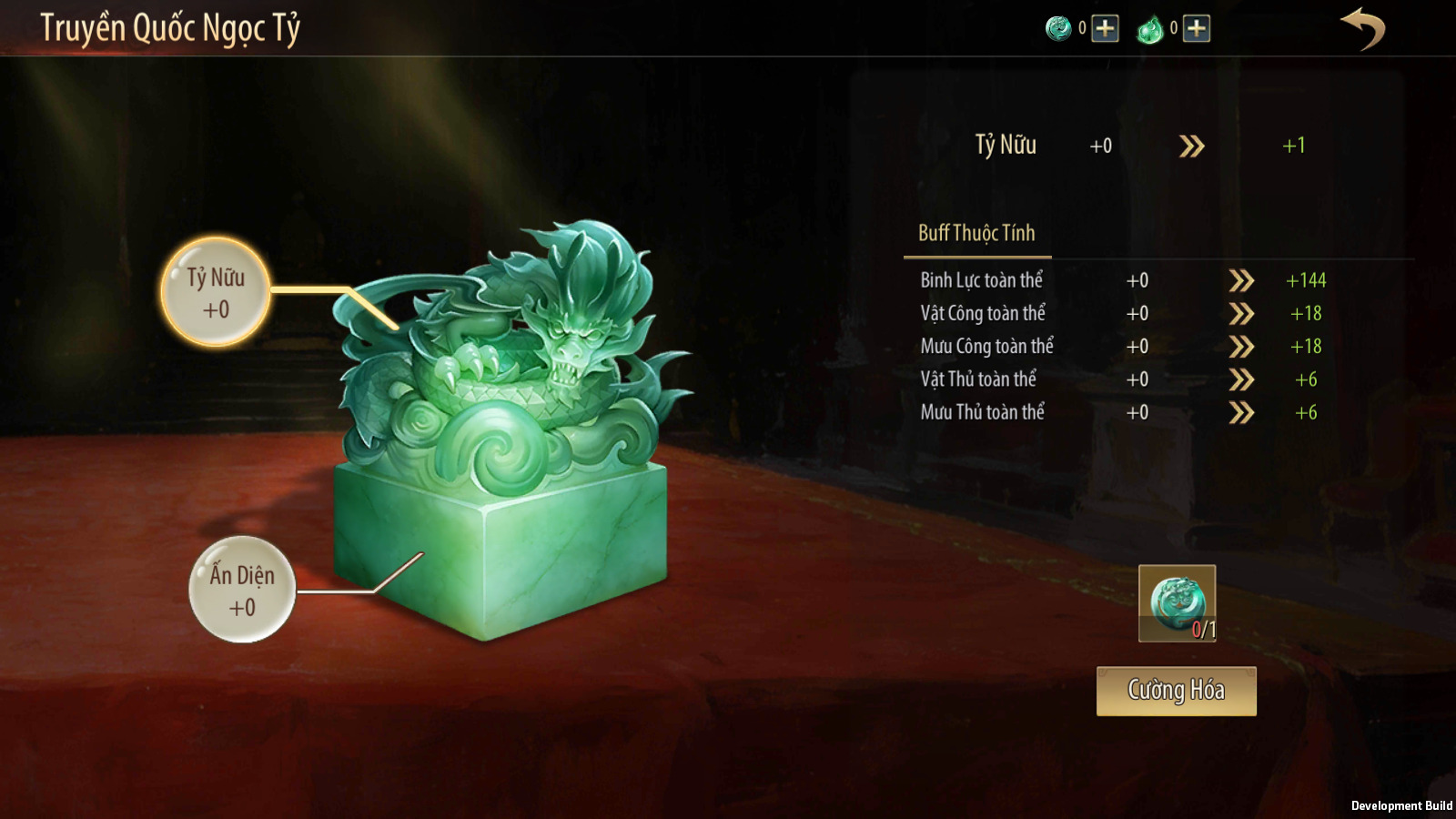This screenshot has width=1456, height=819.
Task: Select the Ấn Diện +0 node
Action: pos(242,590)
